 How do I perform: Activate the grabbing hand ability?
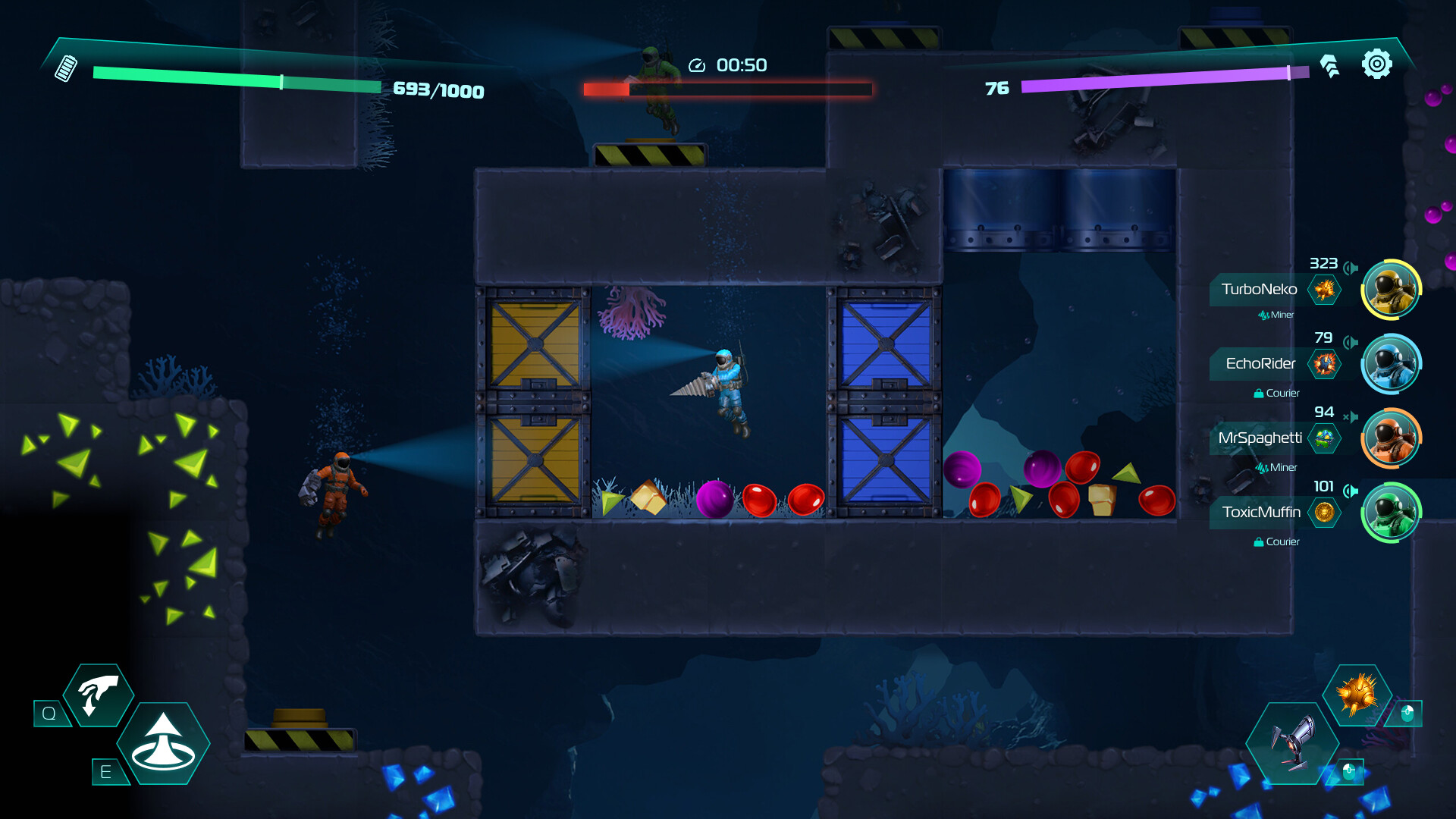coord(99,695)
